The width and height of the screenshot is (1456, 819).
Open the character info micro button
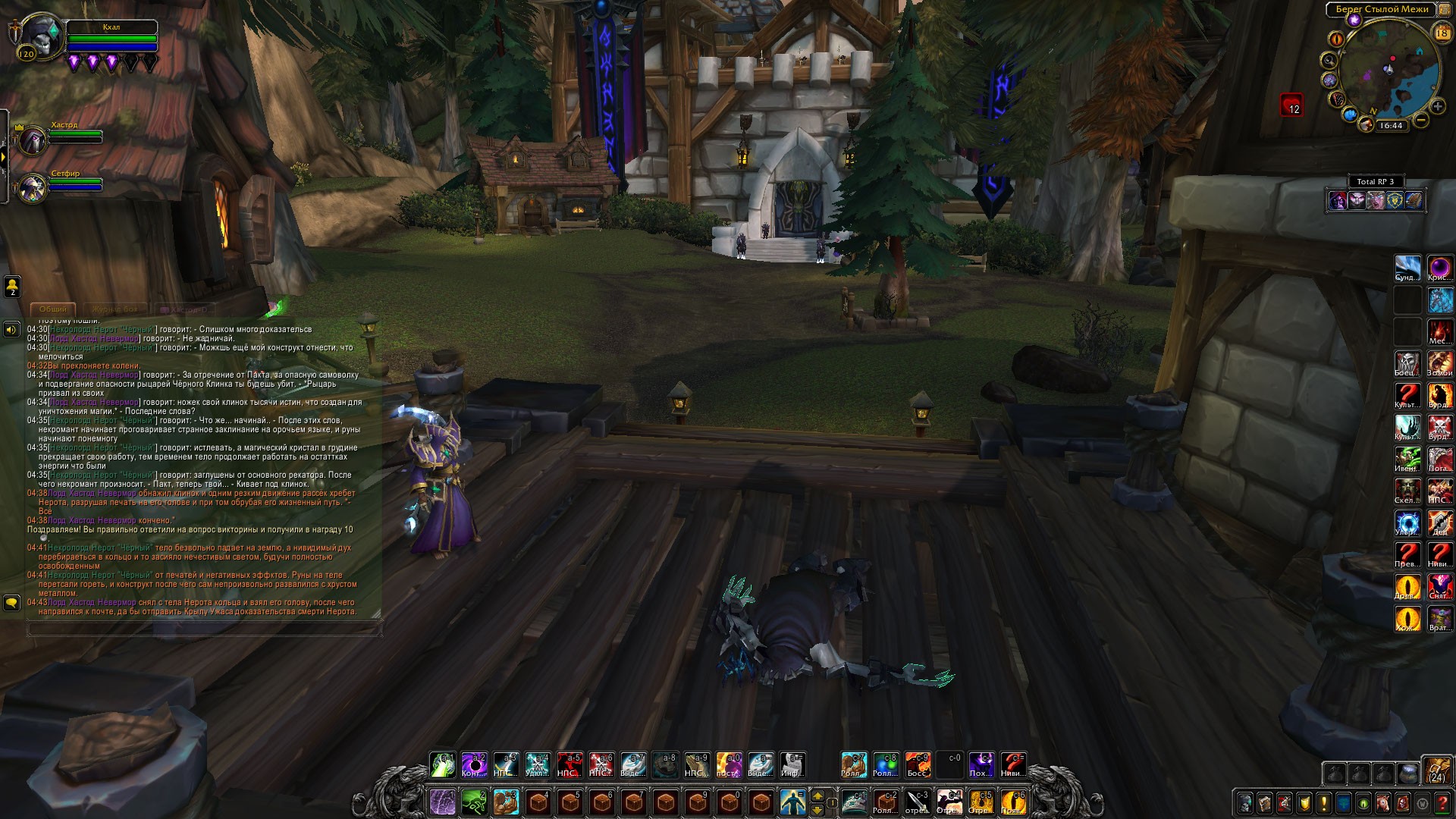pos(1245,802)
